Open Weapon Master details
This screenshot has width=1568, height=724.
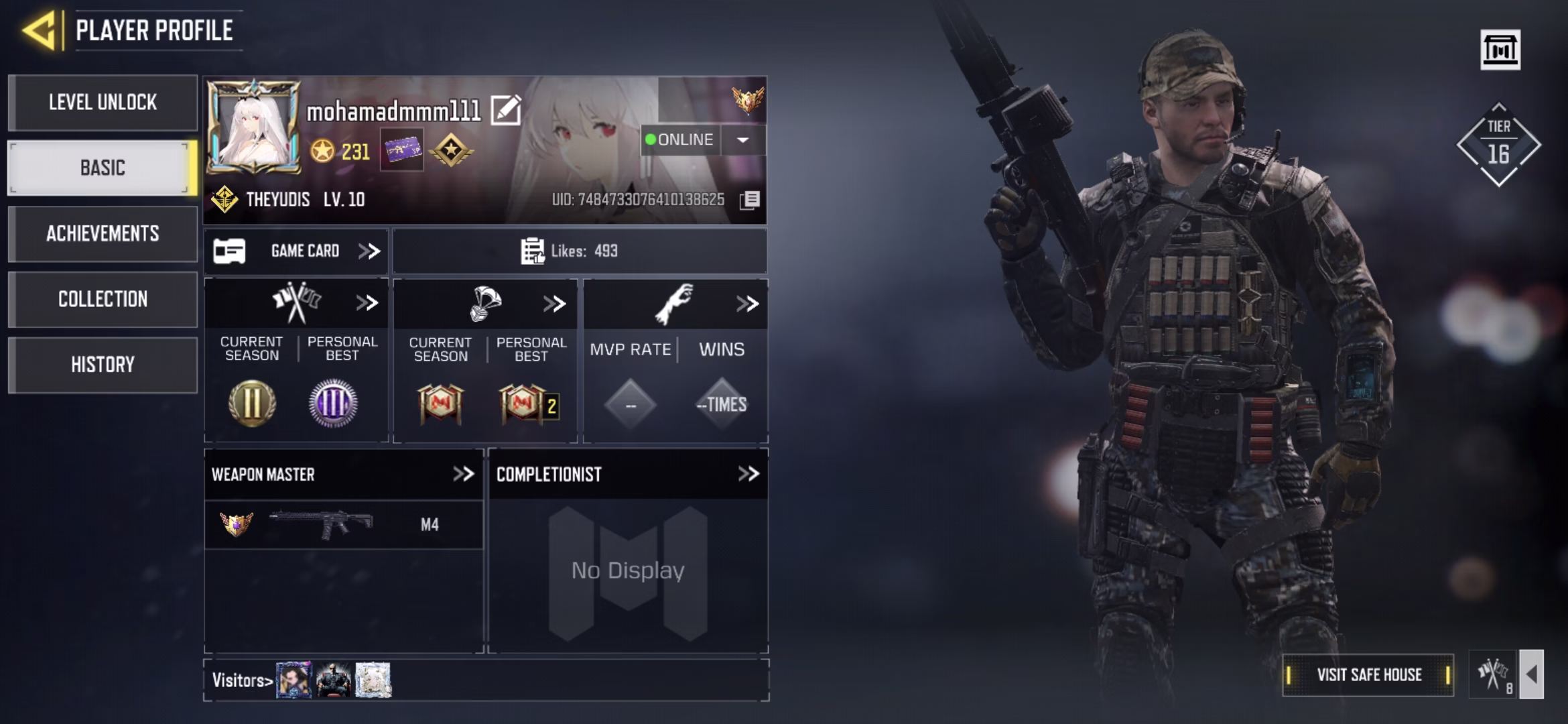463,475
